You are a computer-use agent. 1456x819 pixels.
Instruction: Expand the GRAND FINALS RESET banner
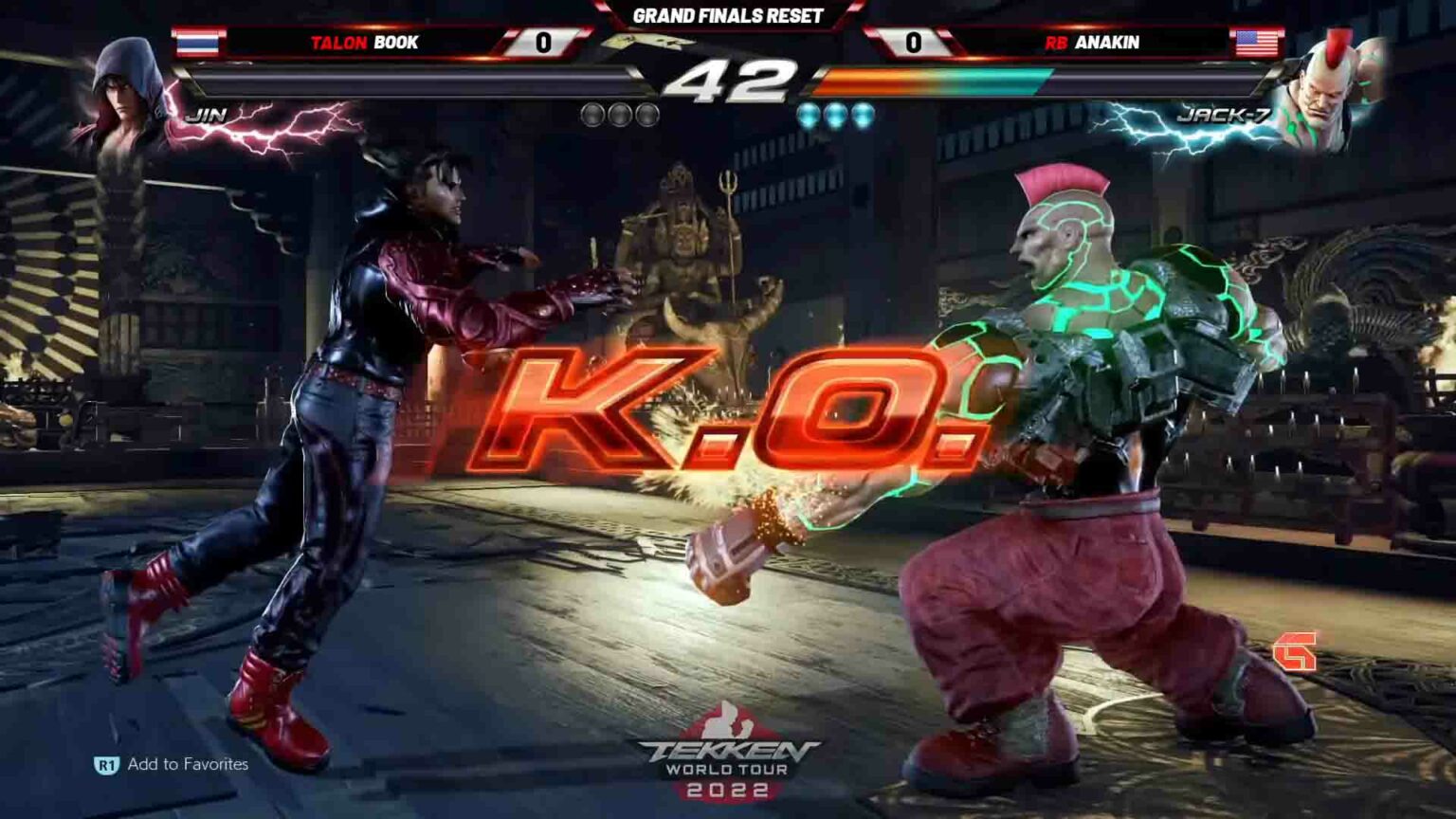pos(727,13)
